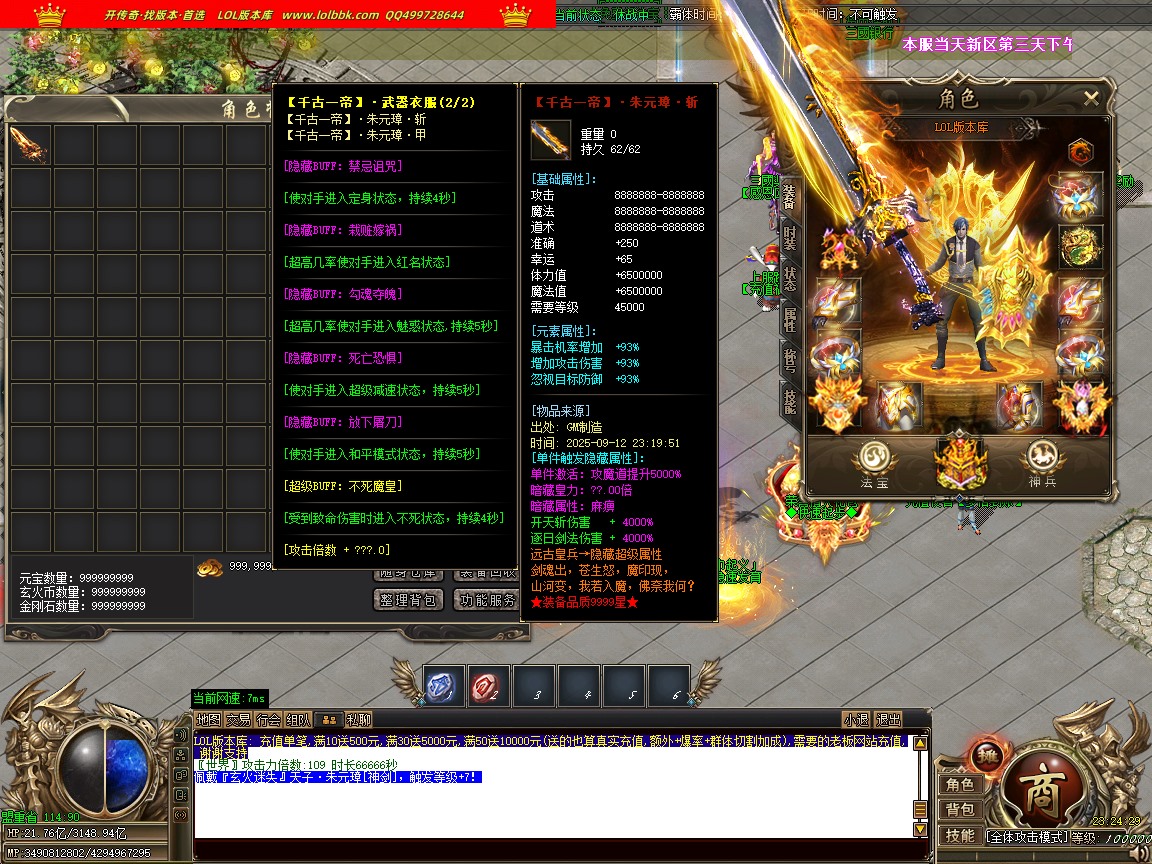Viewport: 1152px width, 864px height.
Task: Switch chat to the 地图 tab
Action: click(x=208, y=719)
